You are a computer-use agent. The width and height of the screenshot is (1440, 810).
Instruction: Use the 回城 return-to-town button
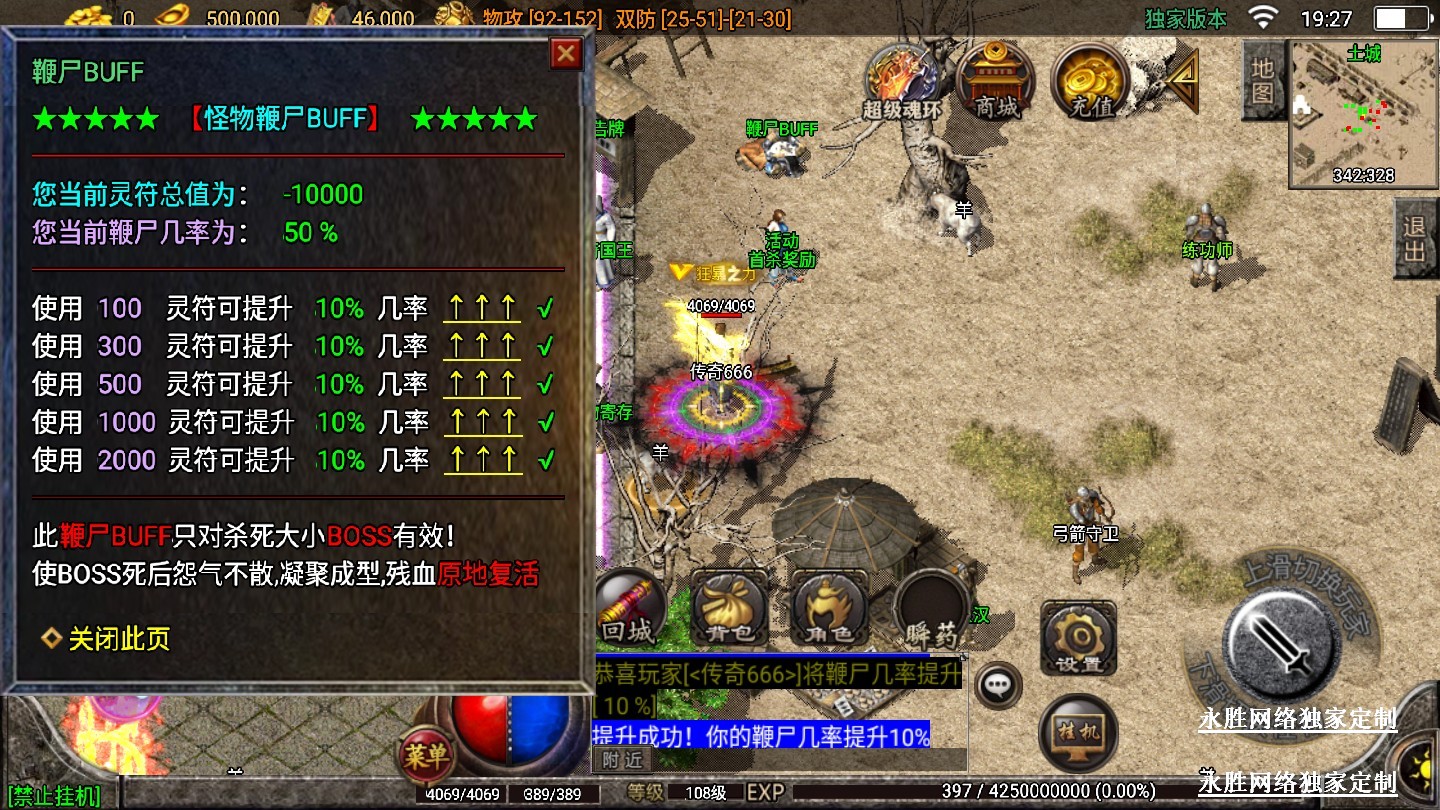628,609
